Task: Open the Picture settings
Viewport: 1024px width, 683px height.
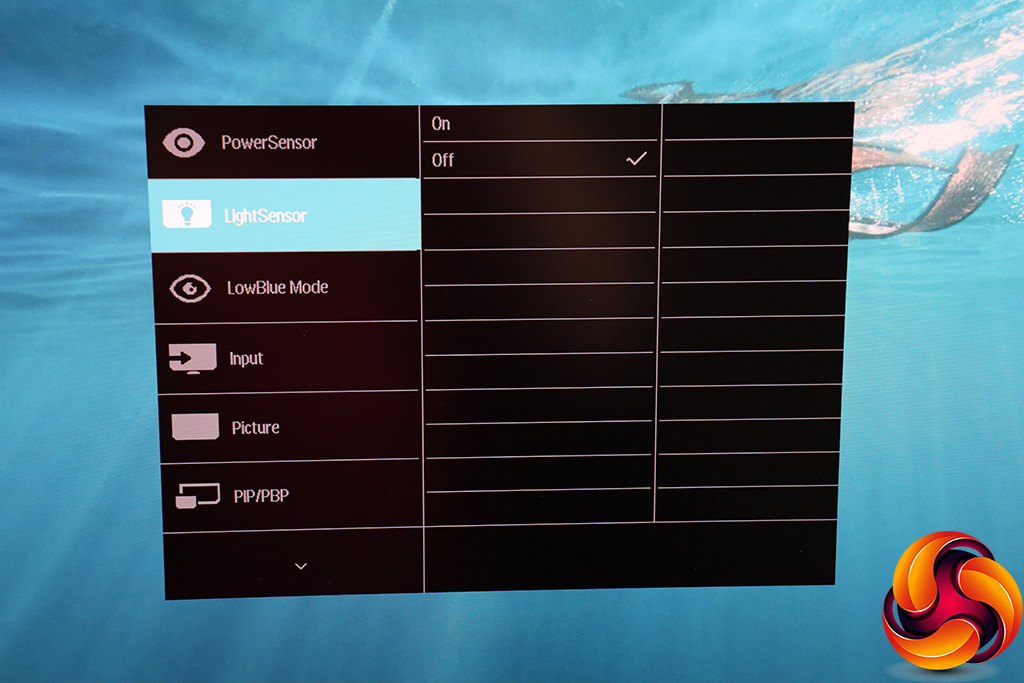Action: (x=255, y=427)
